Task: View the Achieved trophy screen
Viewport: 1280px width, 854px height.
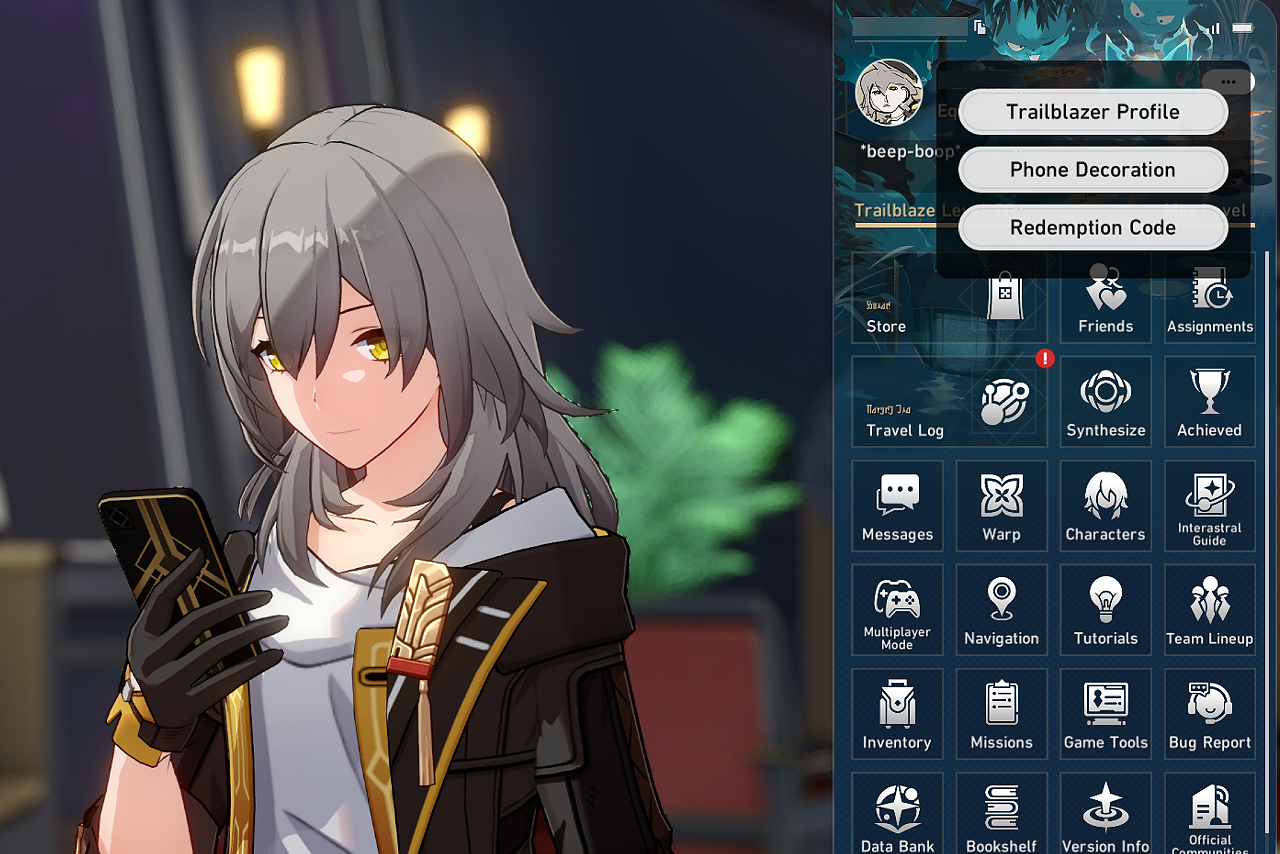Action: [x=1209, y=402]
